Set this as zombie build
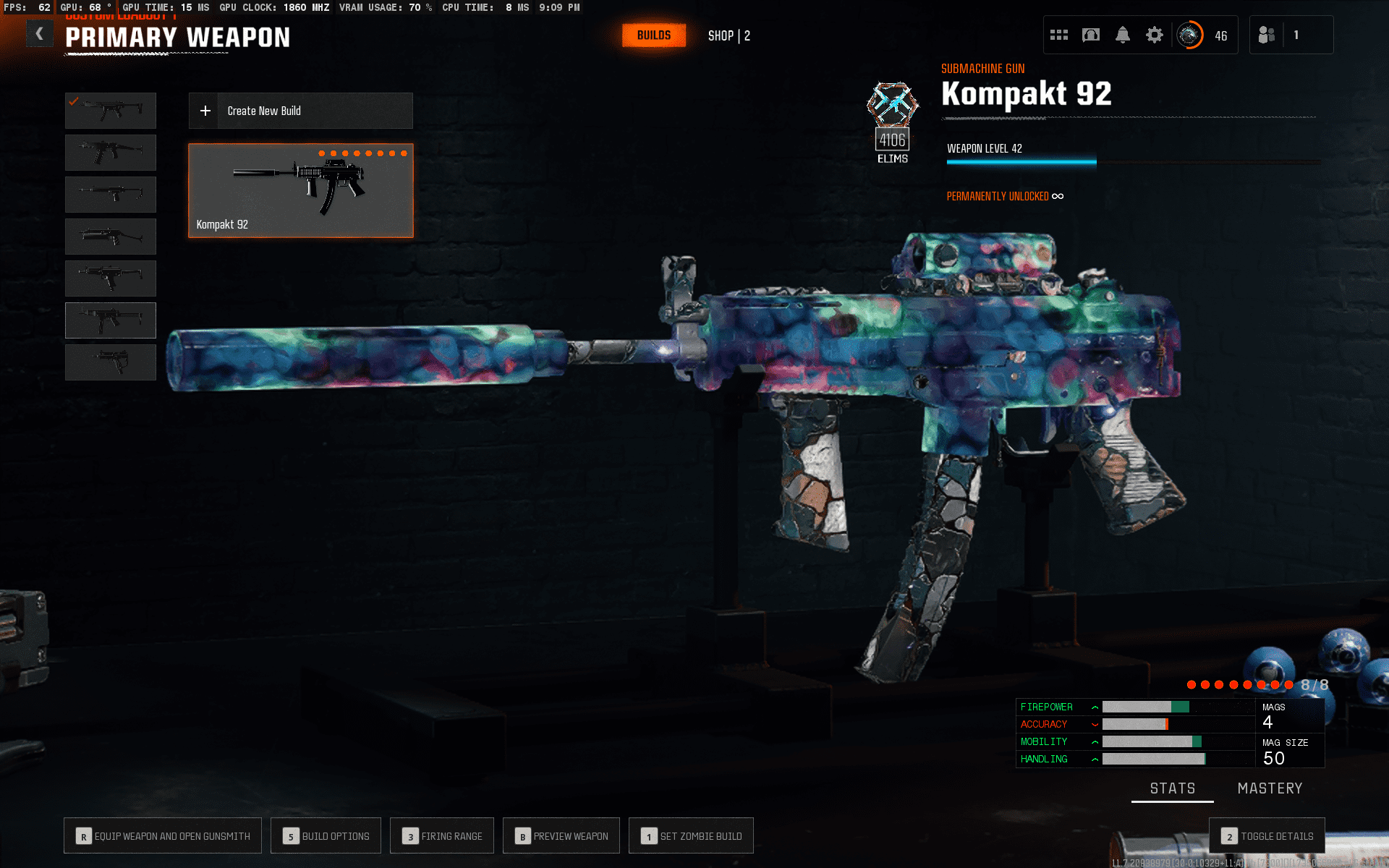Image resolution: width=1389 pixels, height=868 pixels. coord(691,836)
